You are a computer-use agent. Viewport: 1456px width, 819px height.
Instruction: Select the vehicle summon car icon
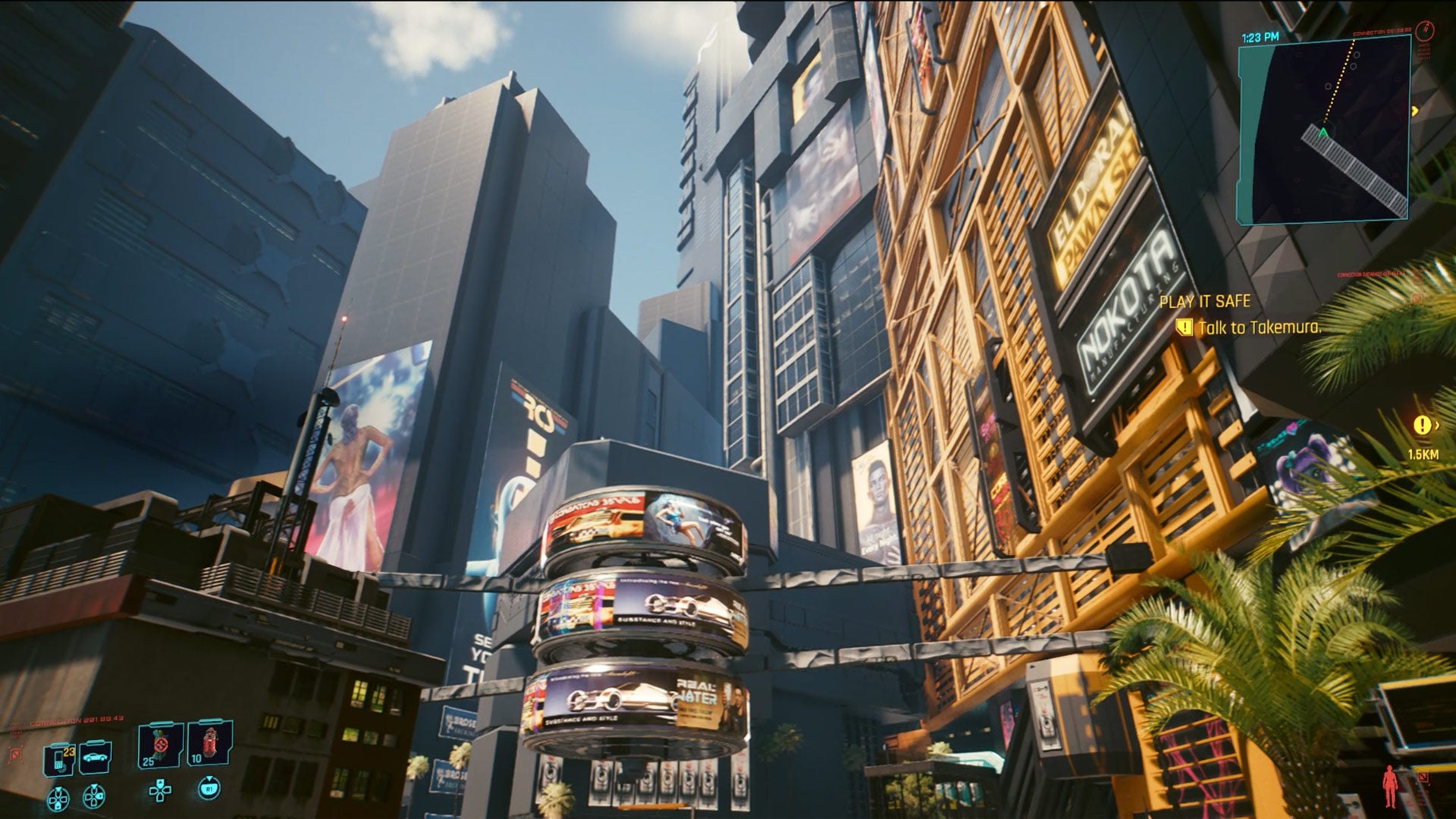pyautogui.click(x=95, y=758)
